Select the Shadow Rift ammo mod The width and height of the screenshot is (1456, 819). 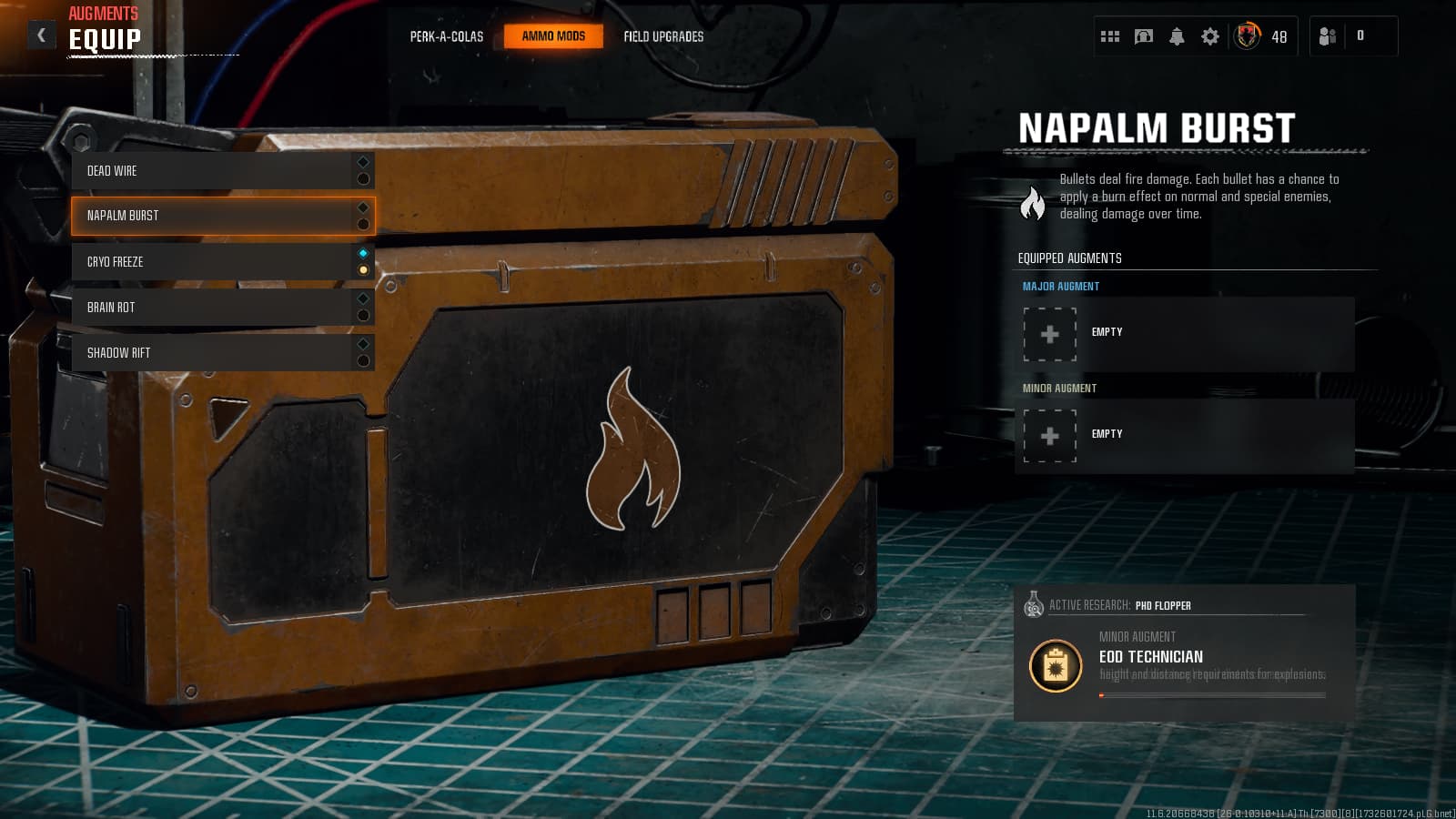214,353
